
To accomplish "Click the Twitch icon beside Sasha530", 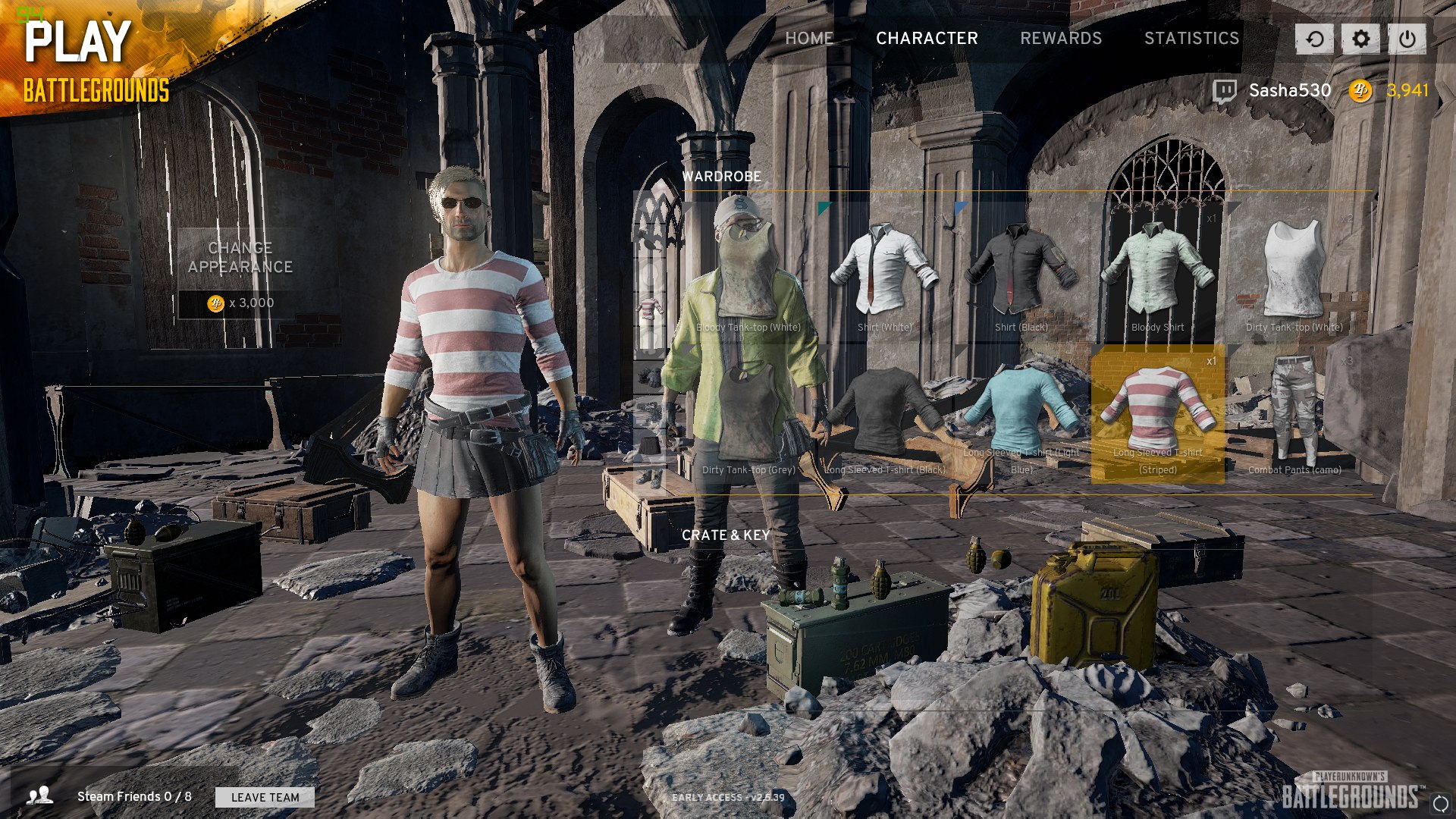I will pos(1224,91).
